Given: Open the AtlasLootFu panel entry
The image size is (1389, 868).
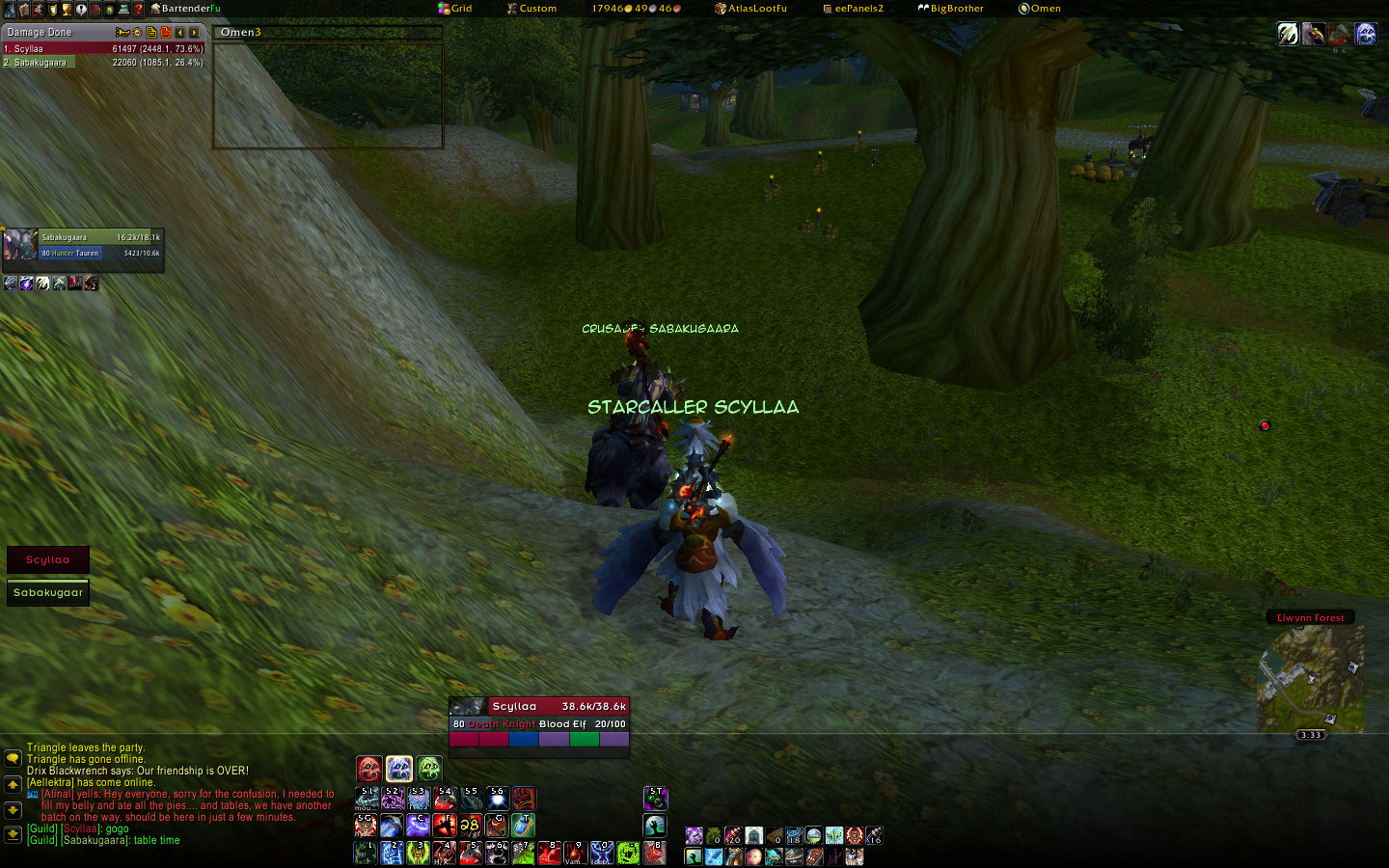Looking at the screenshot, I should pos(750,9).
